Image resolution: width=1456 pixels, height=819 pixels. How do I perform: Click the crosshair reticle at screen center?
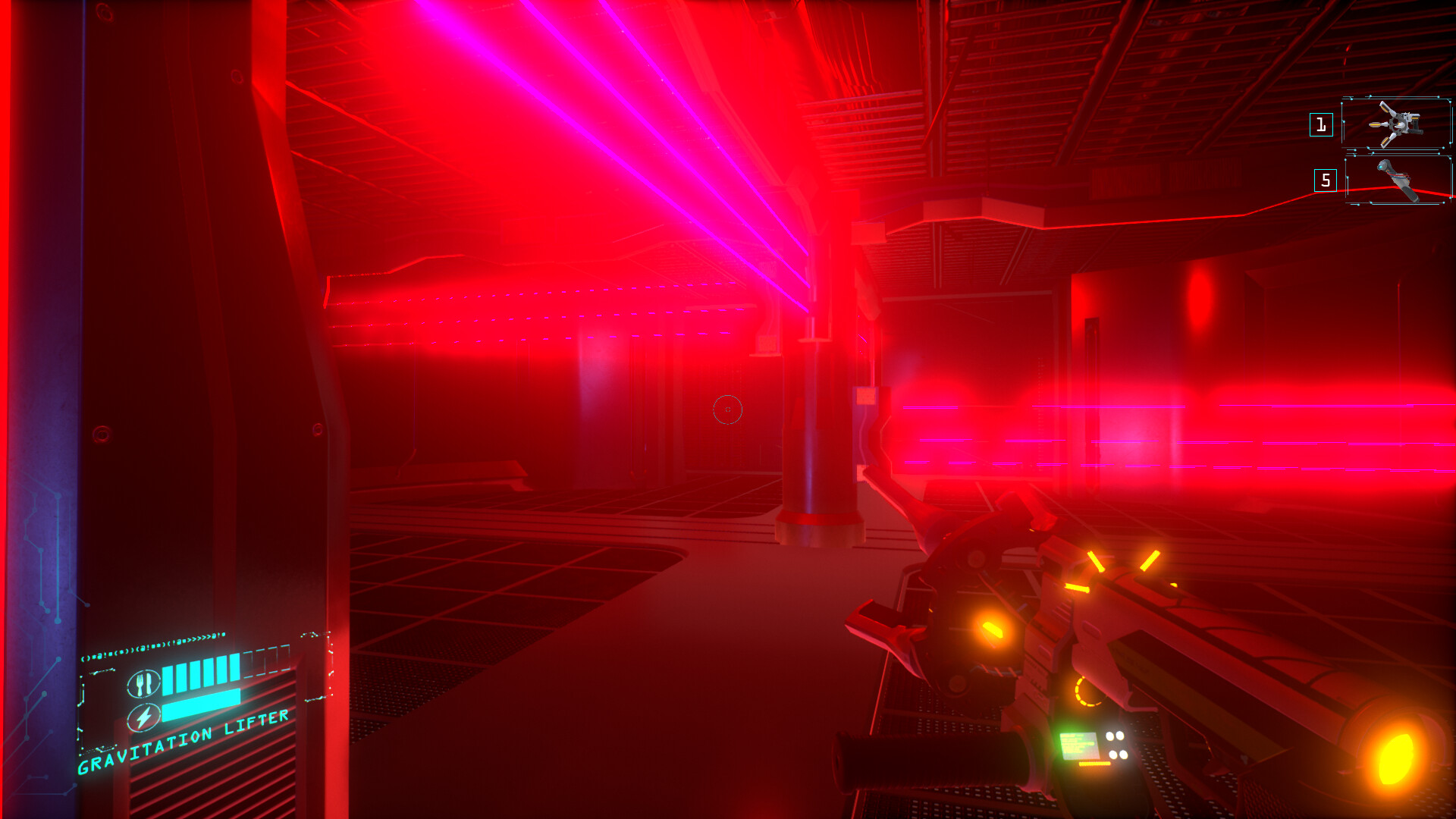[727, 409]
